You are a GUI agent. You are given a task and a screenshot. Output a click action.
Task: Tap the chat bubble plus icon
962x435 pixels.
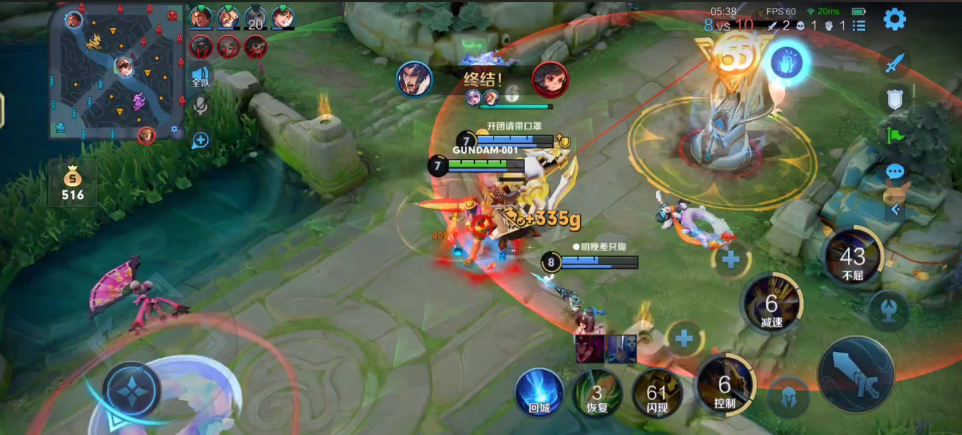[200, 140]
